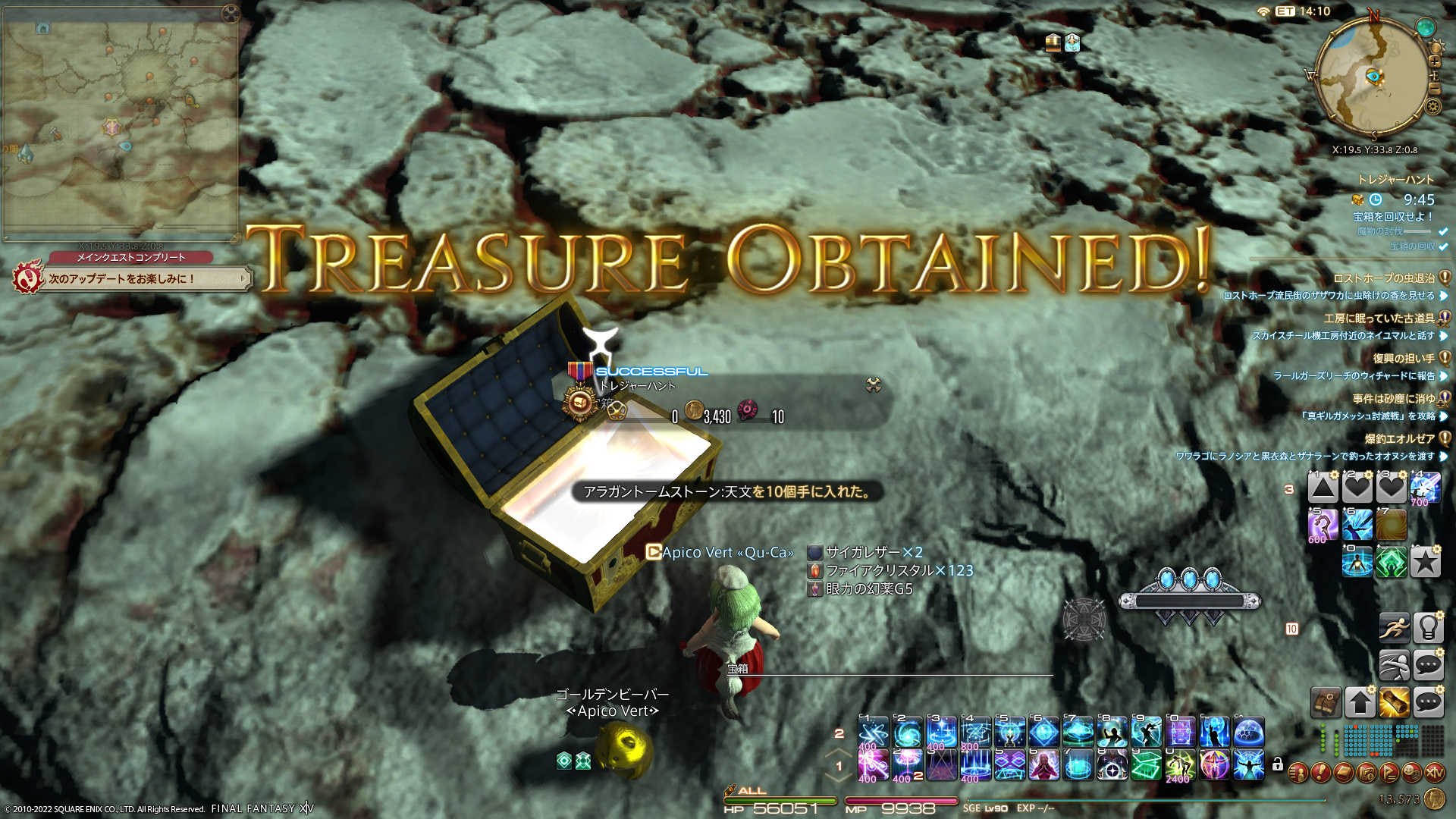Screen dimensions: 1456x819
Task: Select the ロストホープの虫退治 quest entry
Action: coord(1384,278)
